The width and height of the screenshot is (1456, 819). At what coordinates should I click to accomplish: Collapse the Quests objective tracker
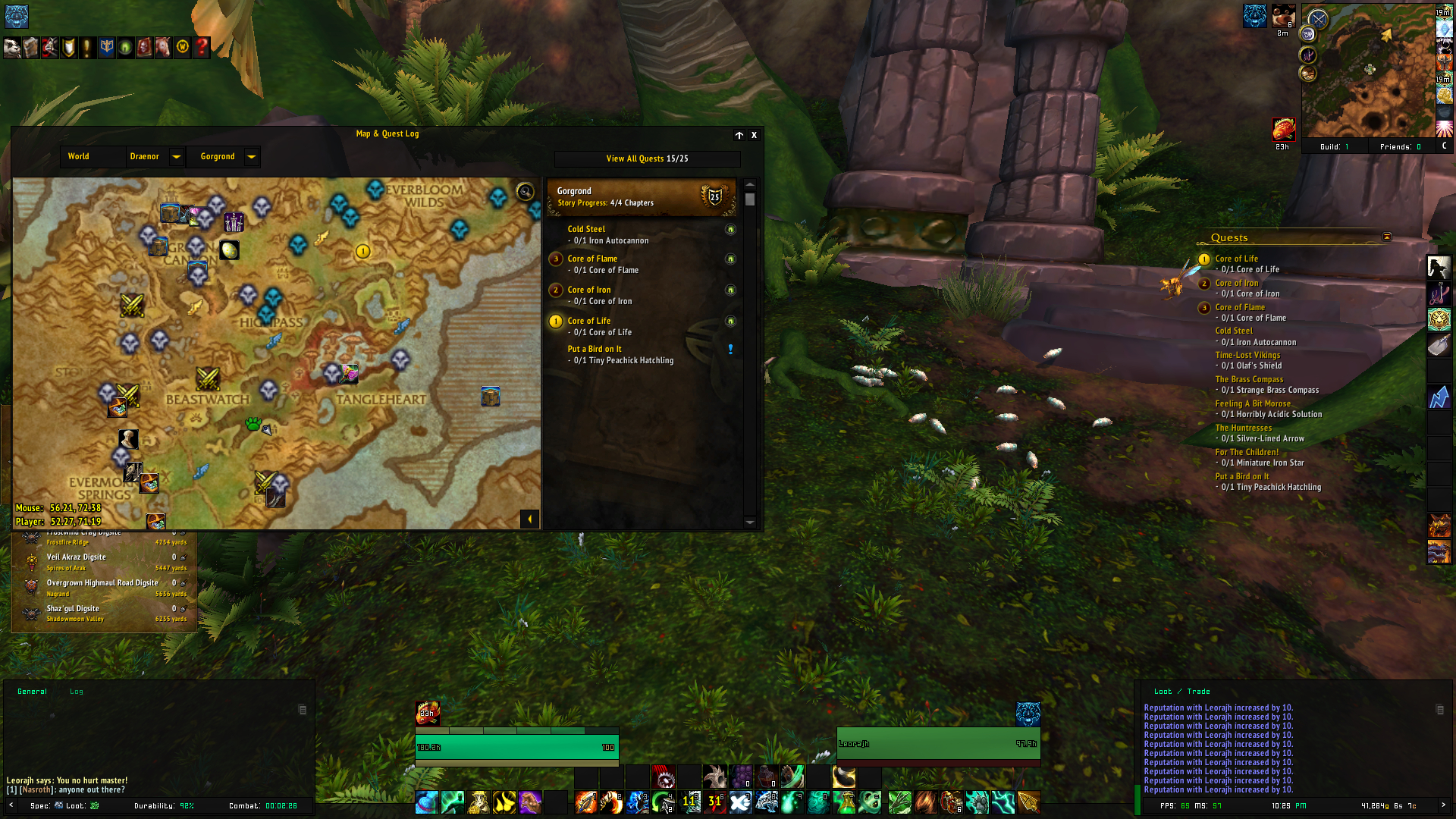(1387, 237)
